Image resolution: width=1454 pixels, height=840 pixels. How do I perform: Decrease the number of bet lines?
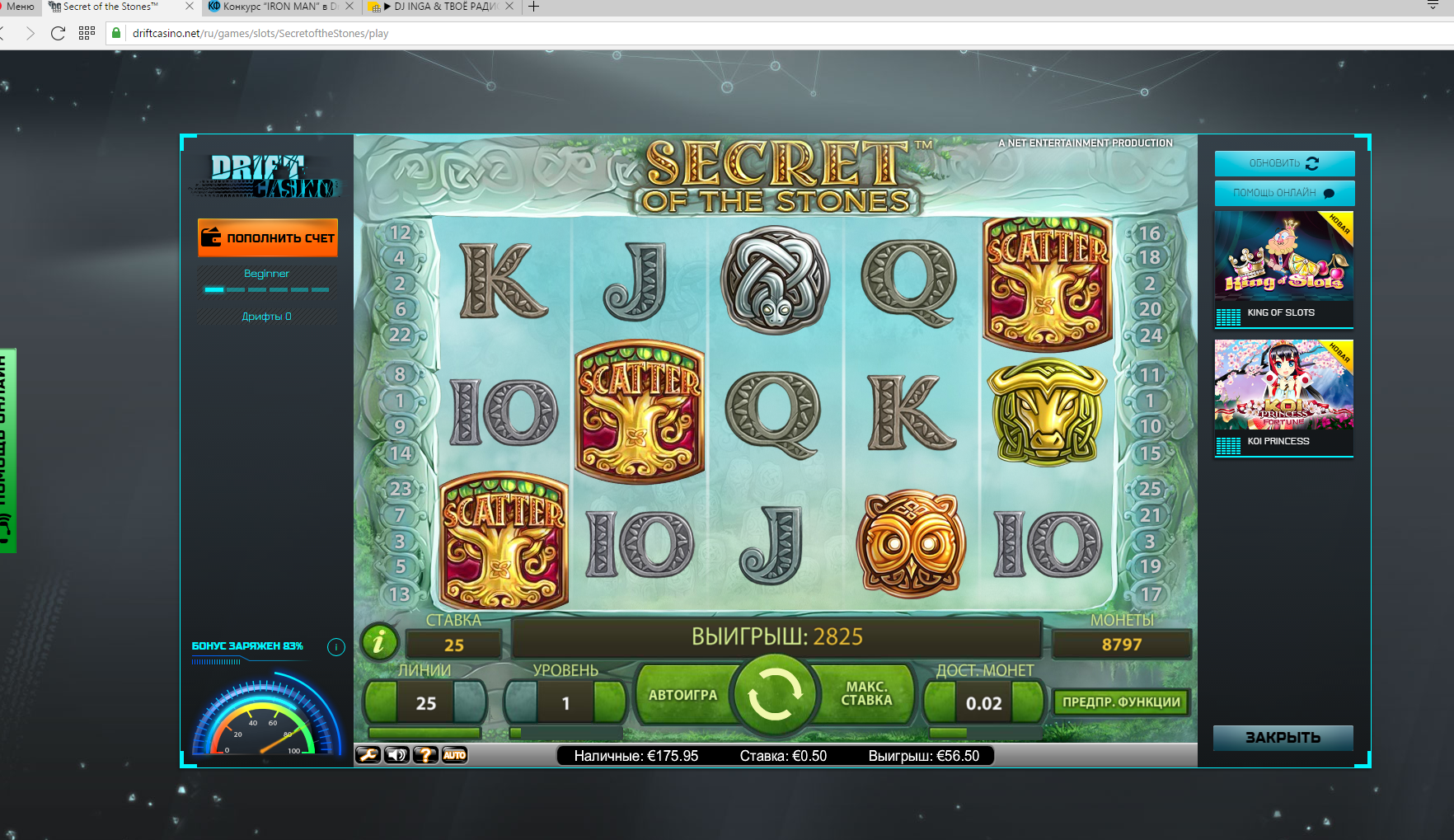point(381,702)
